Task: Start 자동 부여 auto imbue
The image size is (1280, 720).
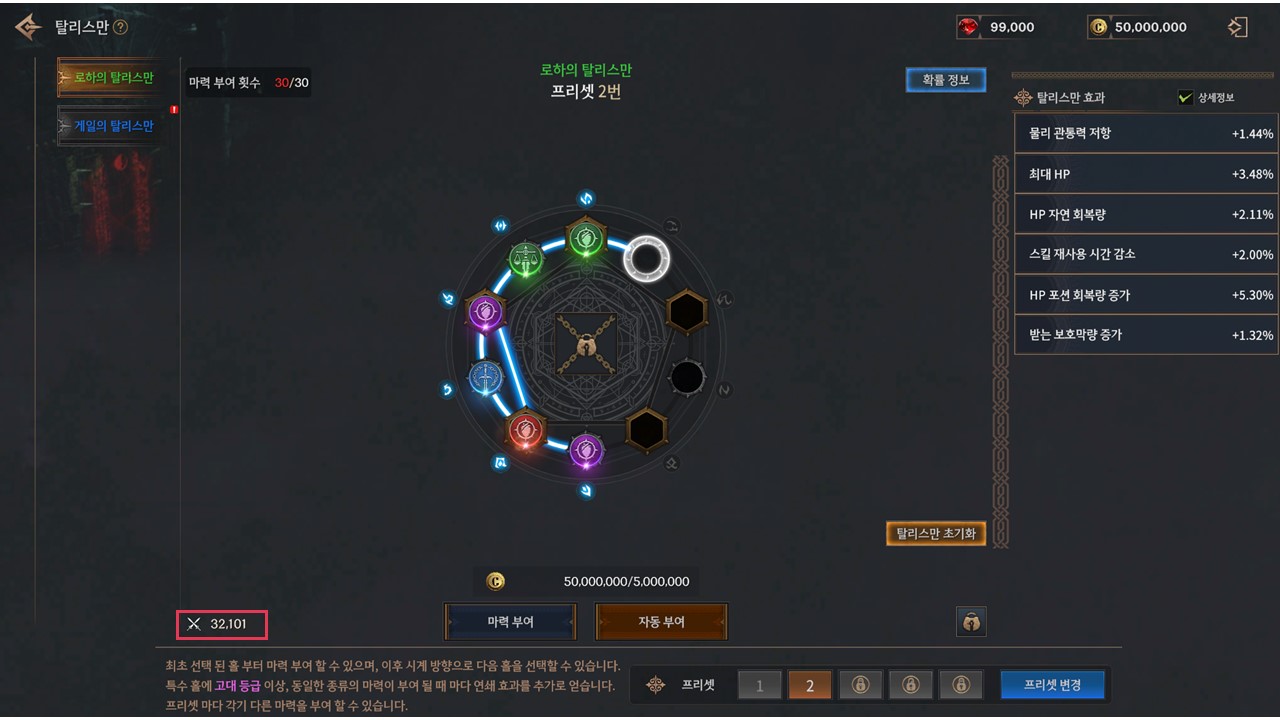Action: 661,621
